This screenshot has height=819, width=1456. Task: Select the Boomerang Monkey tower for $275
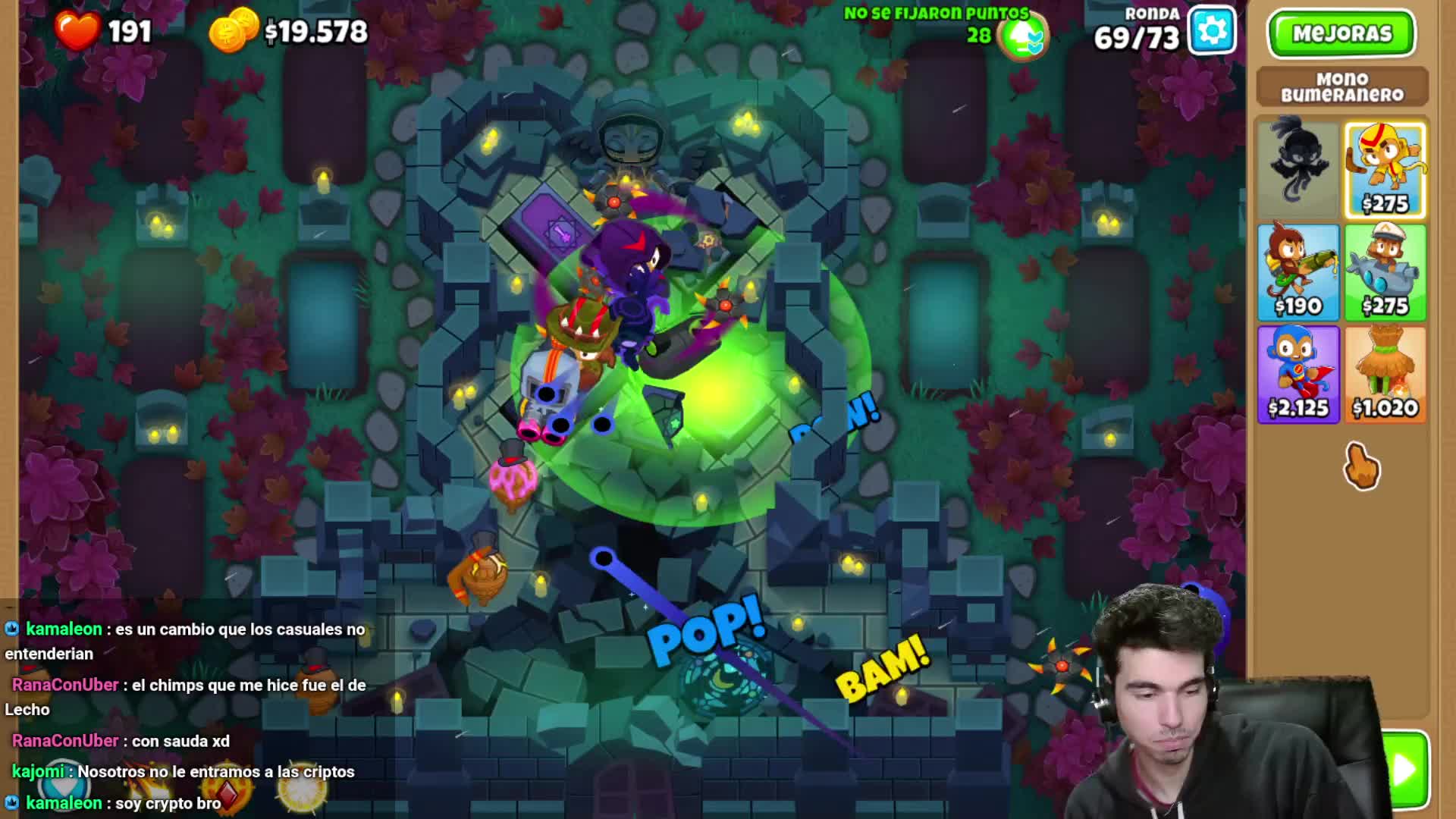(x=1385, y=171)
